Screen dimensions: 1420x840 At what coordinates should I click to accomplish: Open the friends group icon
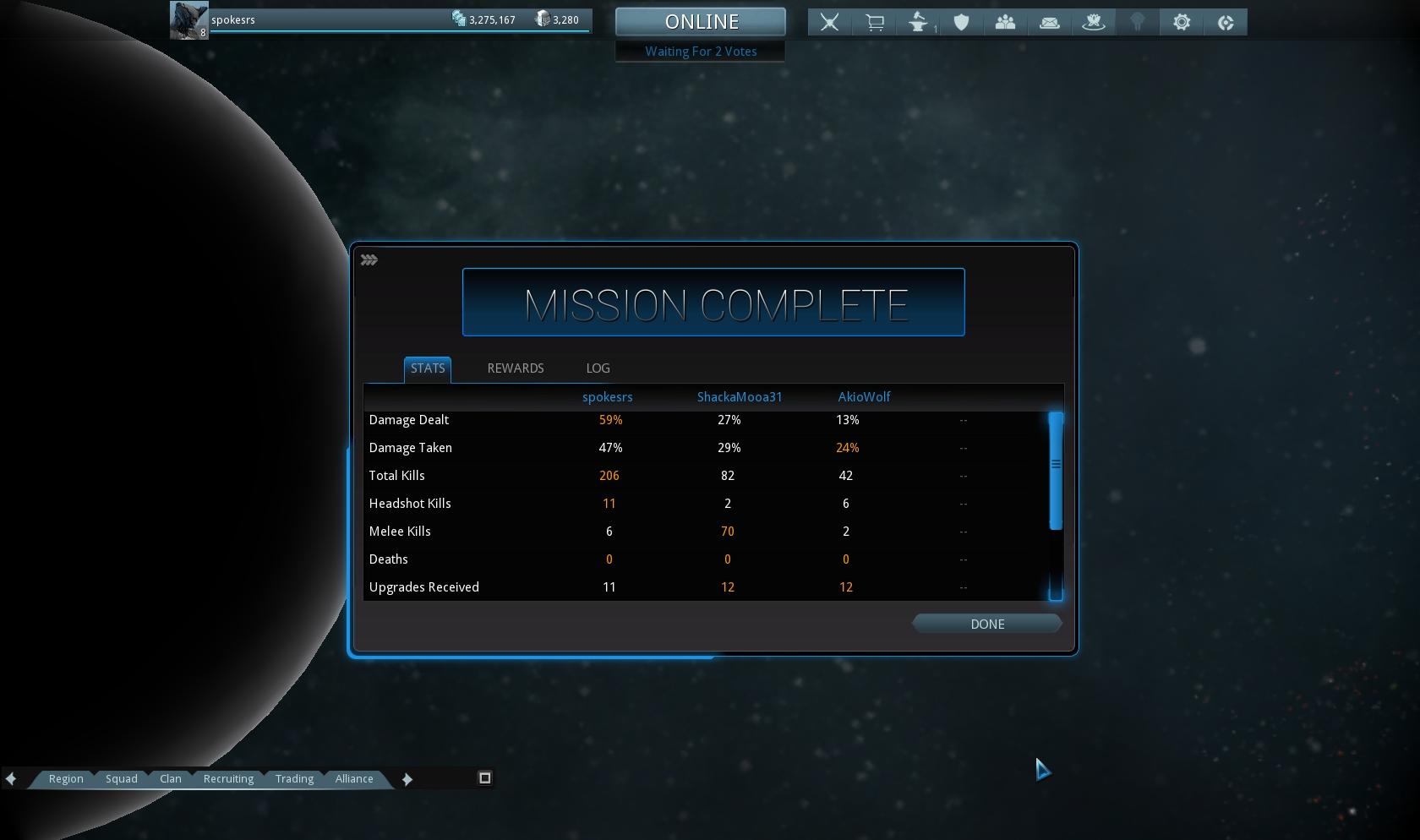pos(1005,23)
